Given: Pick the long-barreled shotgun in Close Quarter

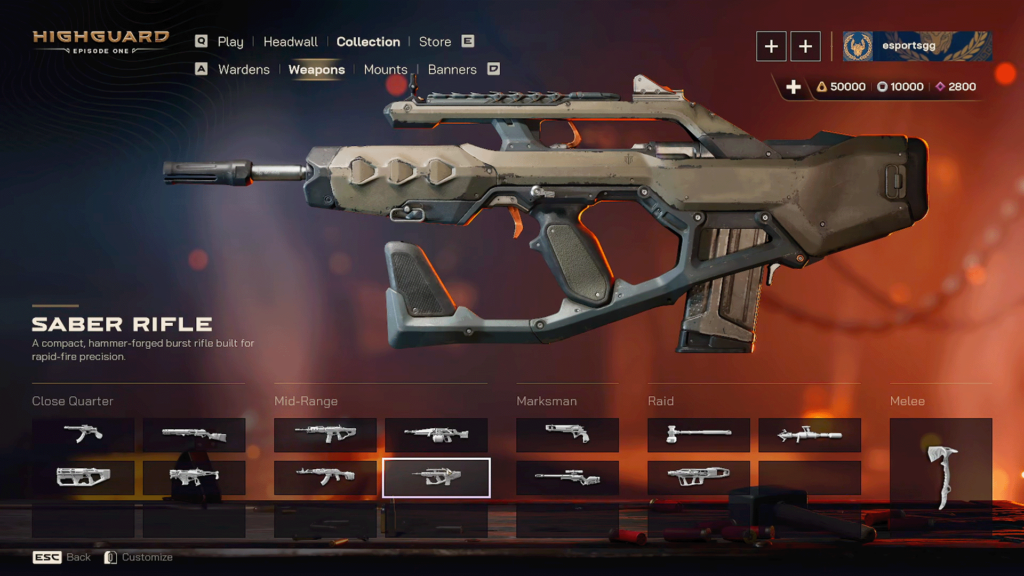Looking at the screenshot, I should click(194, 434).
